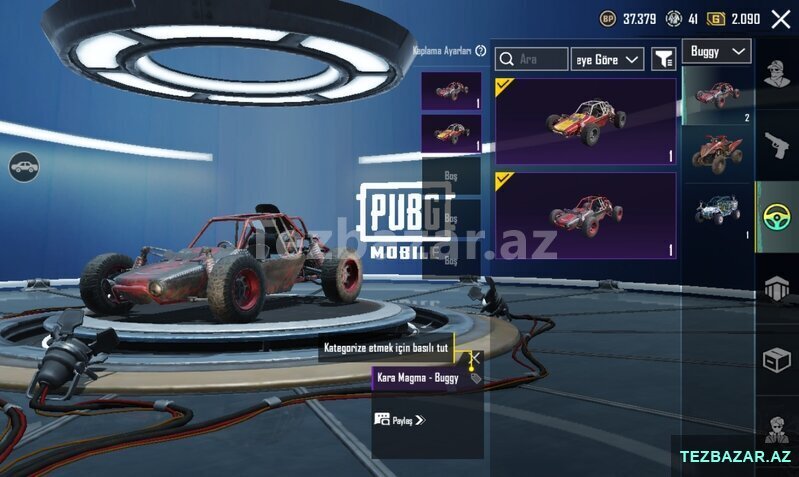Open the Kaplama Ayarları help question mark
Image resolution: width=799 pixels, height=477 pixels.
(481, 51)
